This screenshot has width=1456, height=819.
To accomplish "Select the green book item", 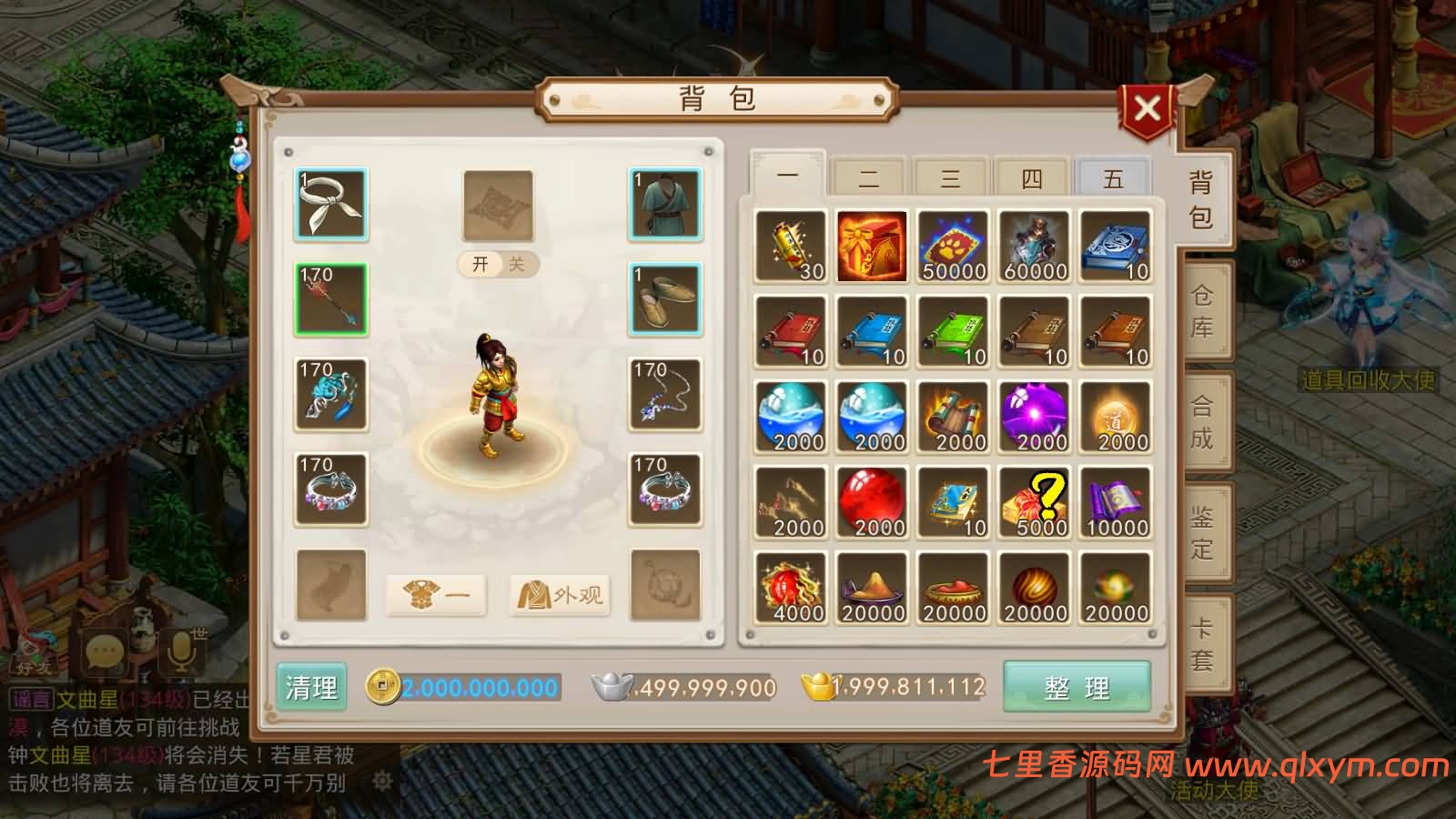I will pyautogui.click(x=953, y=332).
